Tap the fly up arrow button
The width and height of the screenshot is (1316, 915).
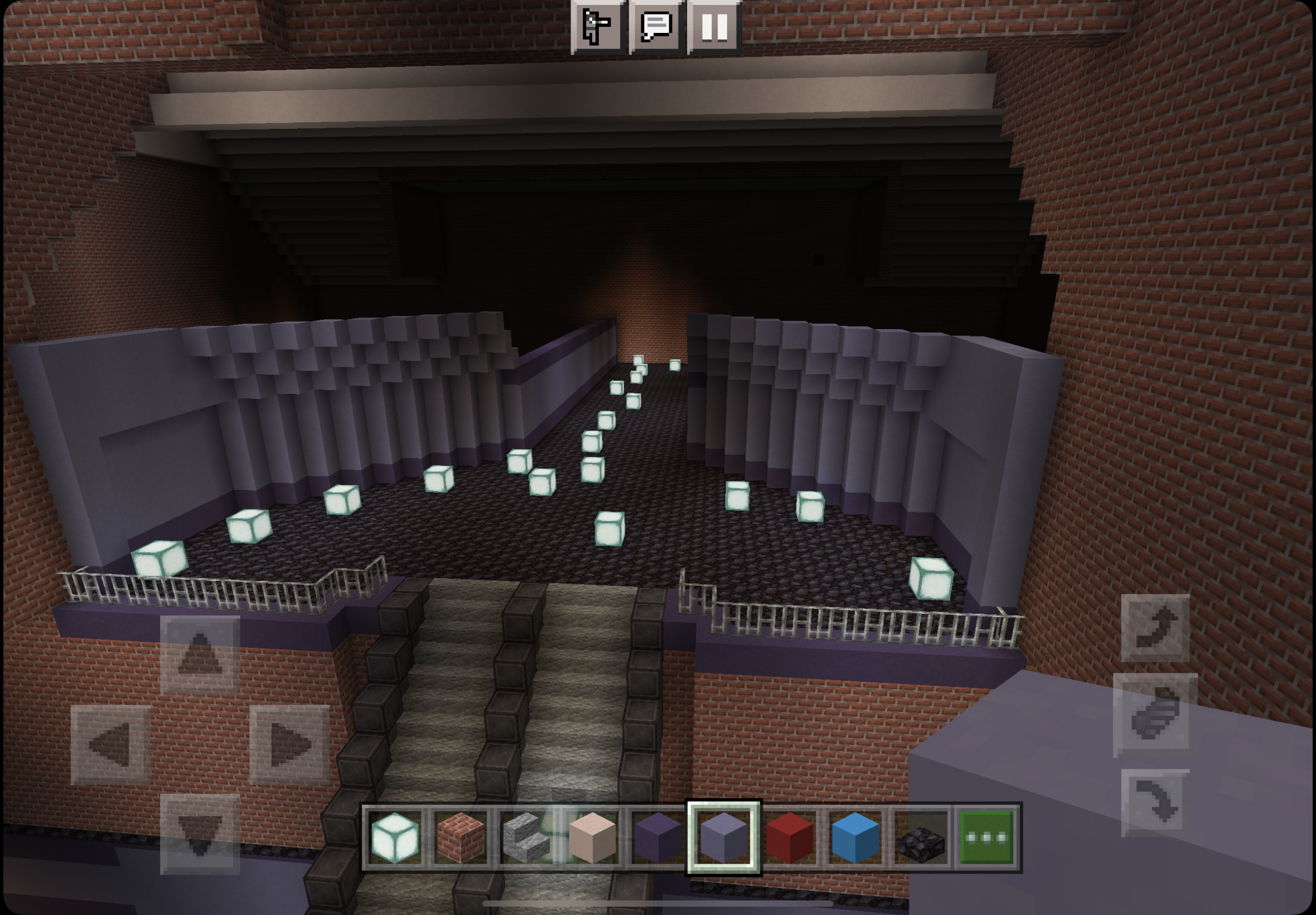(x=1154, y=628)
